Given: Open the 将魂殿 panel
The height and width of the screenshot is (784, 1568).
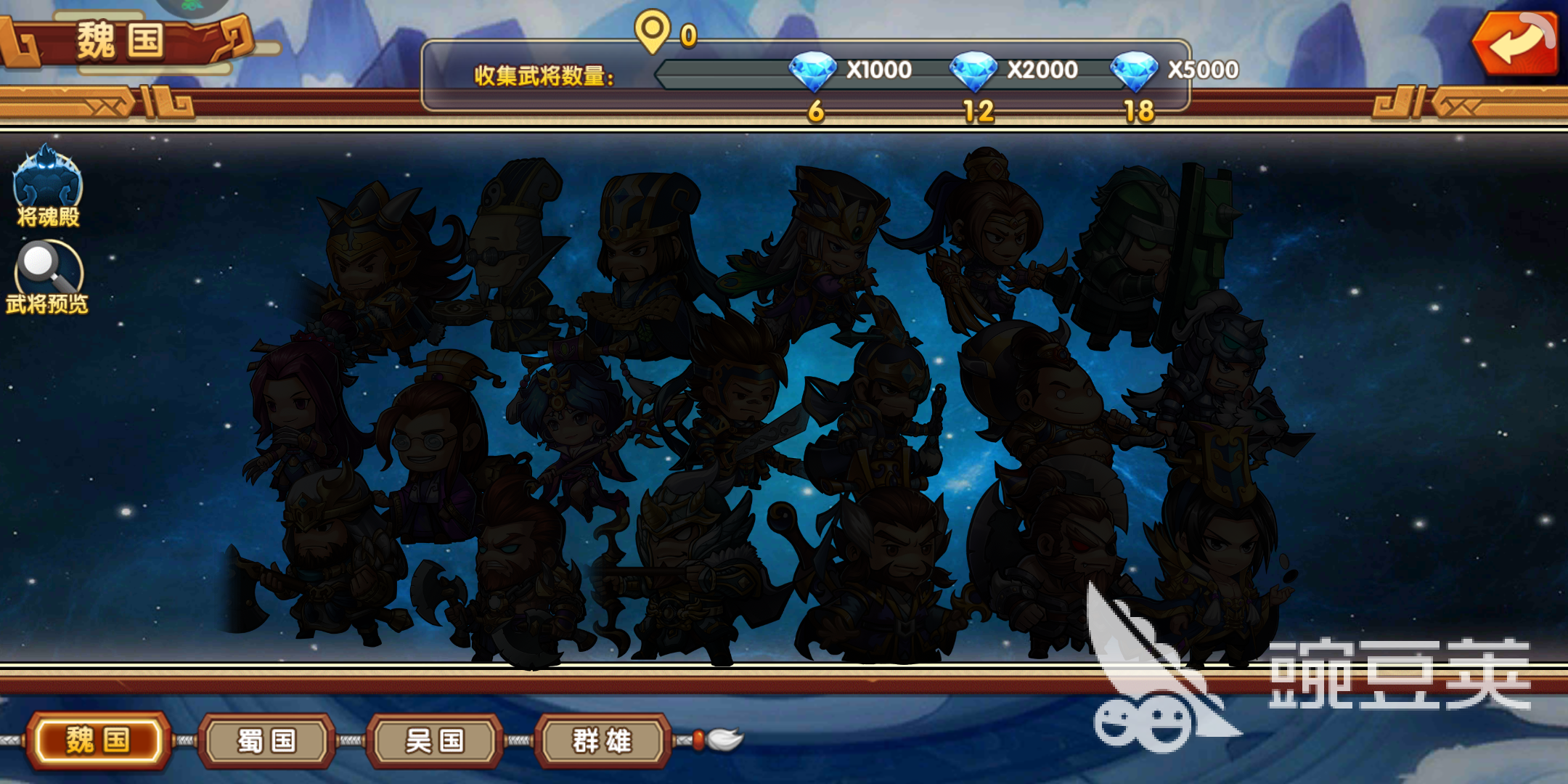Looking at the screenshot, I should click(47, 189).
